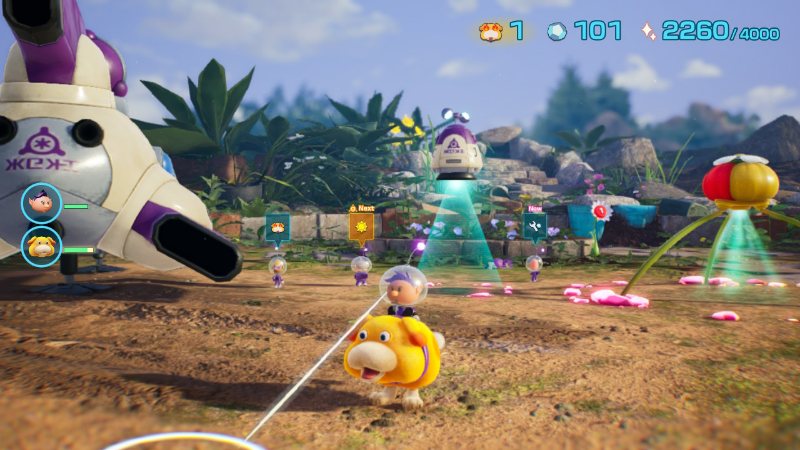Viewport: 800px width, 450px height.
Task: Select the orange Next objective marker
Action: tap(361, 227)
